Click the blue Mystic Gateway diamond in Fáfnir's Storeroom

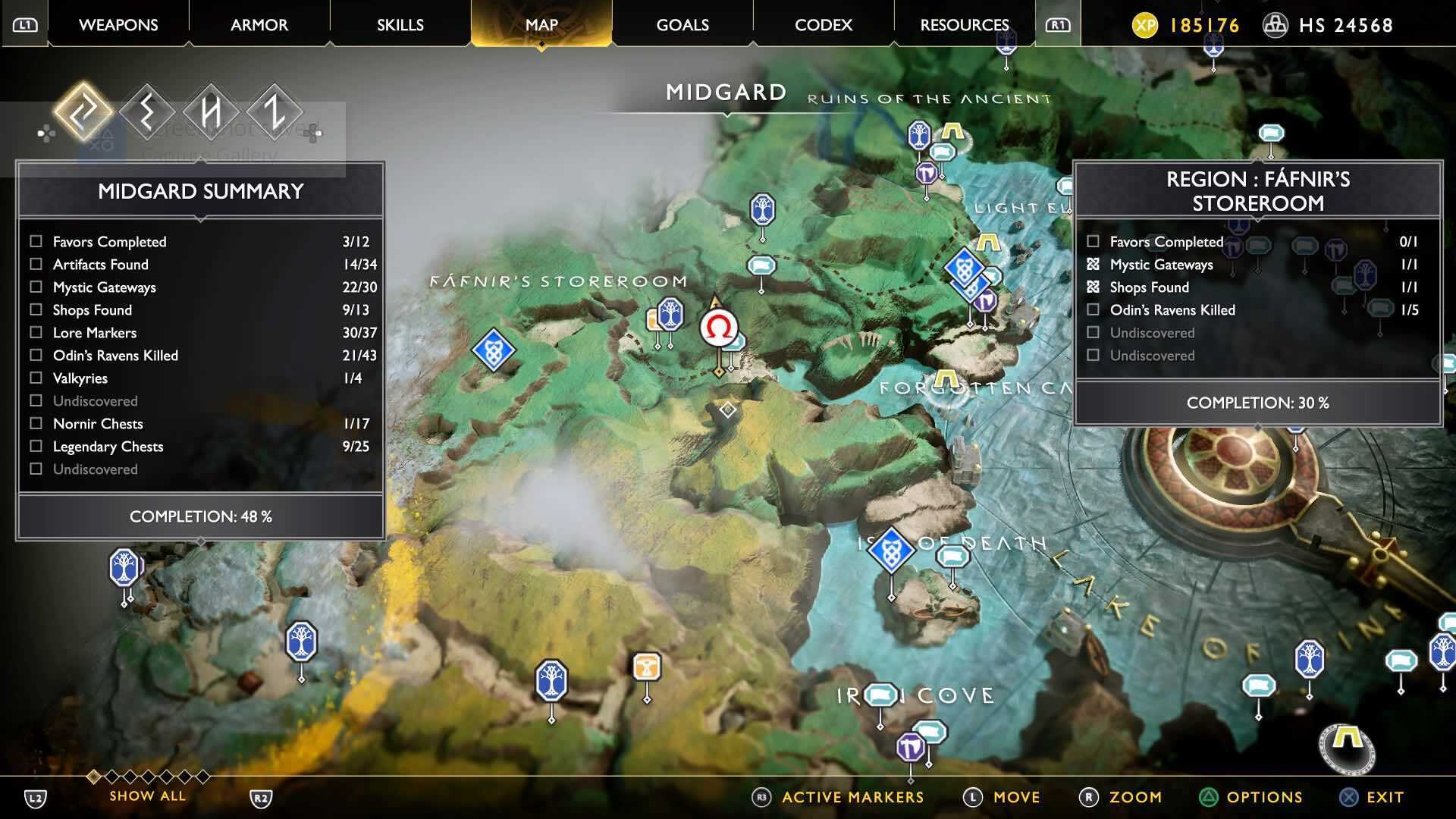(494, 350)
